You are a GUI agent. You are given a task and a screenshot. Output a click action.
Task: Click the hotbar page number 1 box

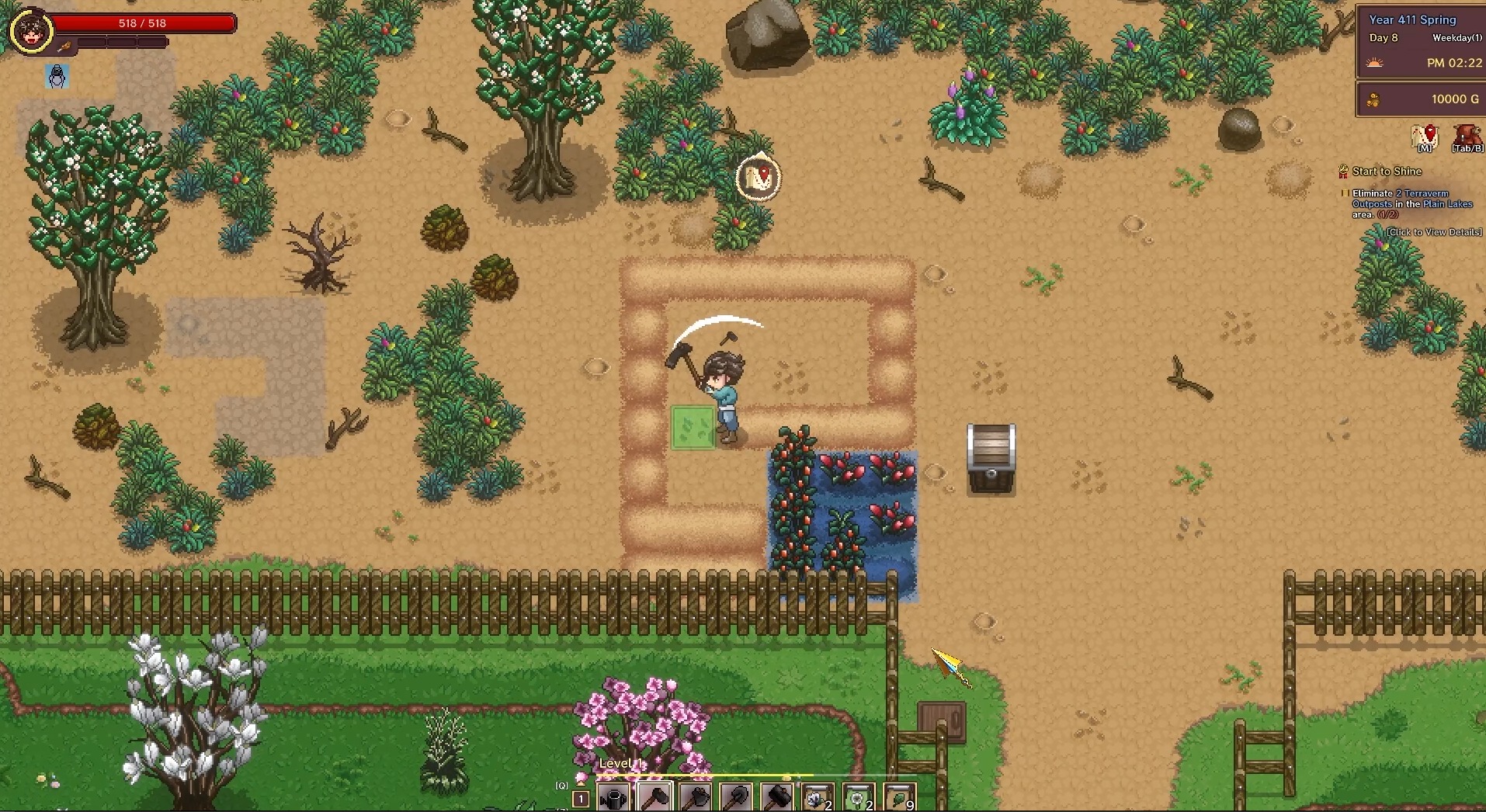point(581,799)
